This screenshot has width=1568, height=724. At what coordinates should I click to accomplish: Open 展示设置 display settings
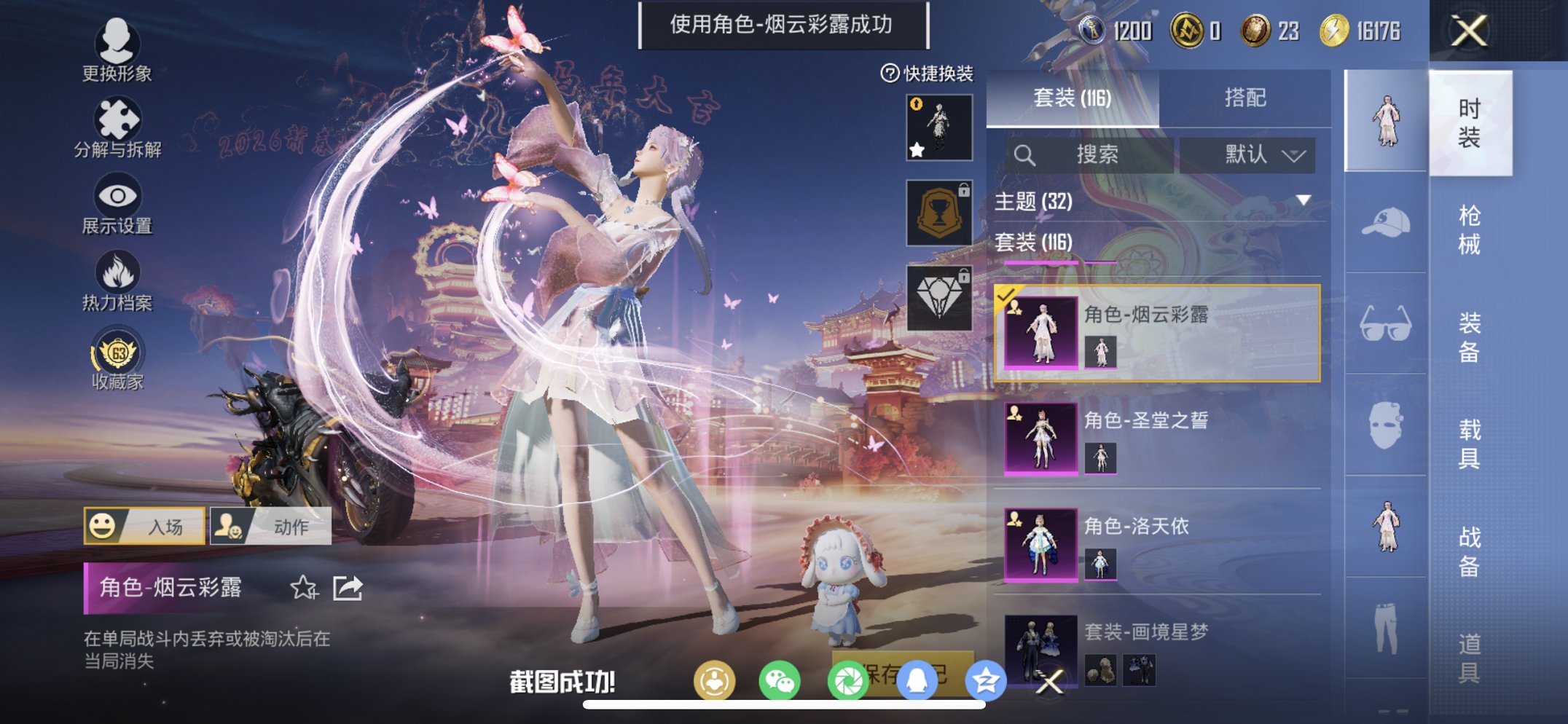pos(117,198)
